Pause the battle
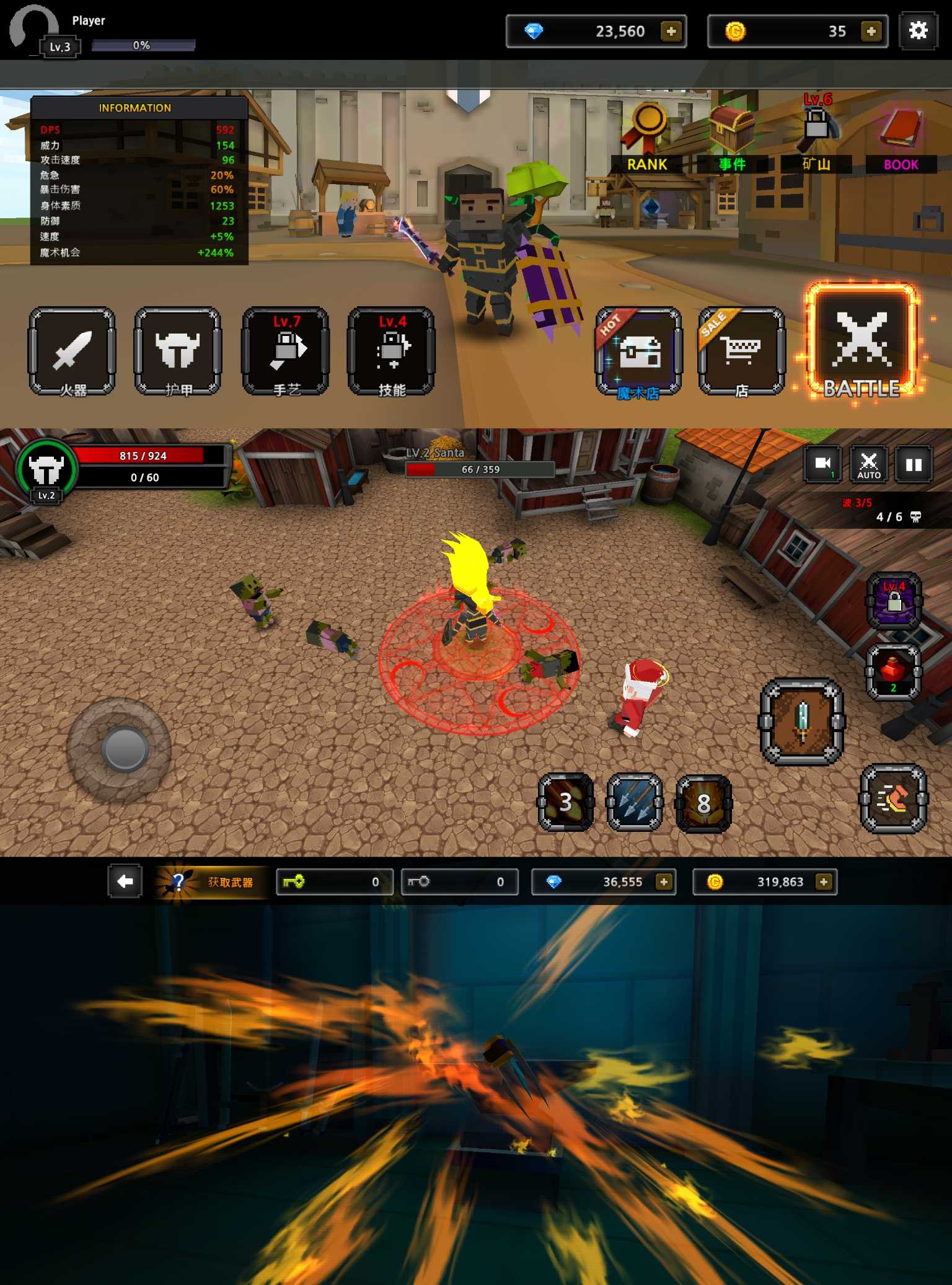Image resolution: width=952 pixels, height=1285 pixels. click(x=914, y=464)
